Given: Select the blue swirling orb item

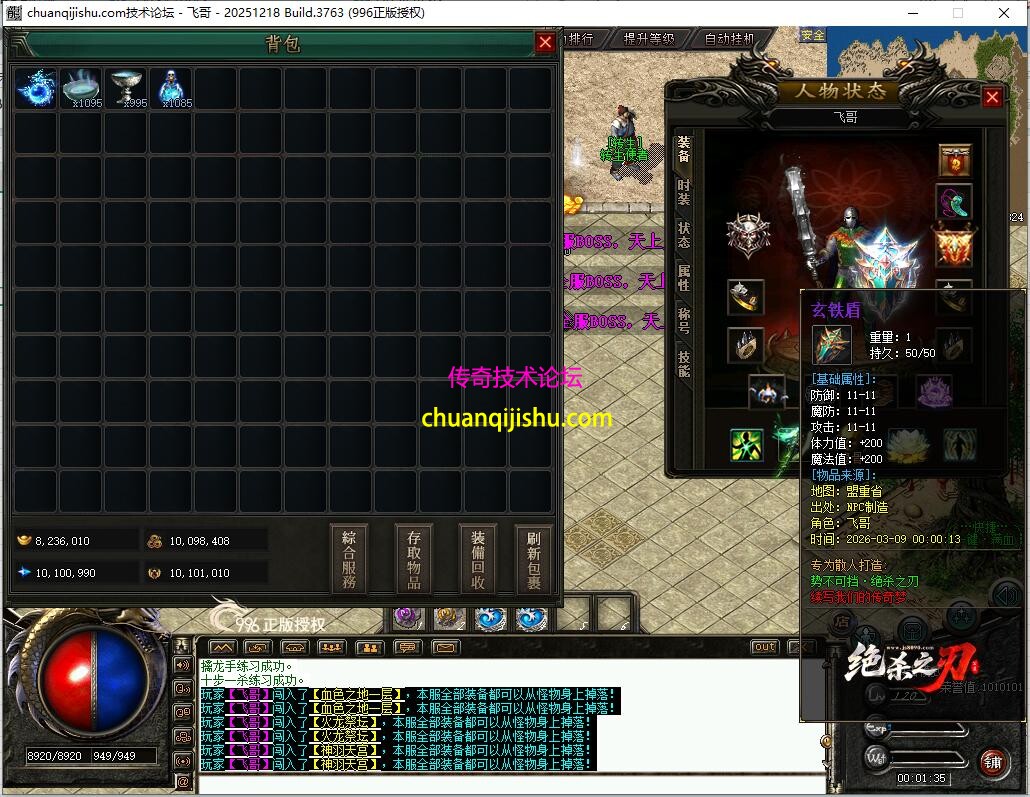Looking at the screenshot, I should [36, 89].
